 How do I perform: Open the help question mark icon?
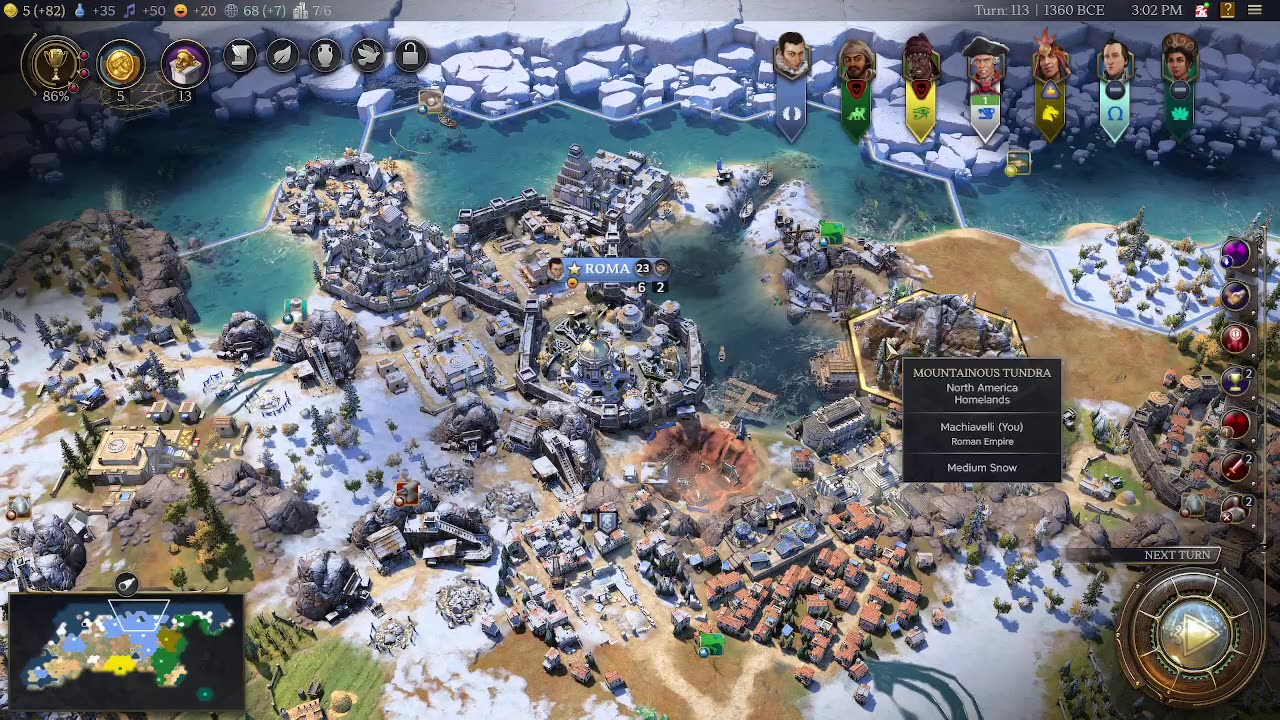[1227, 10]
